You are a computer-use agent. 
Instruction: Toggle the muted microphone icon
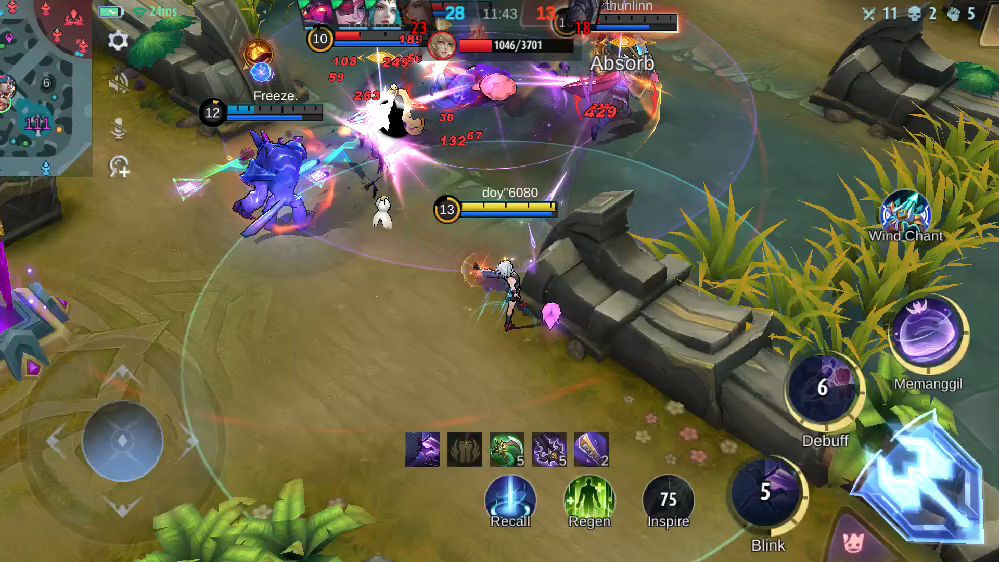pos(118,127)
